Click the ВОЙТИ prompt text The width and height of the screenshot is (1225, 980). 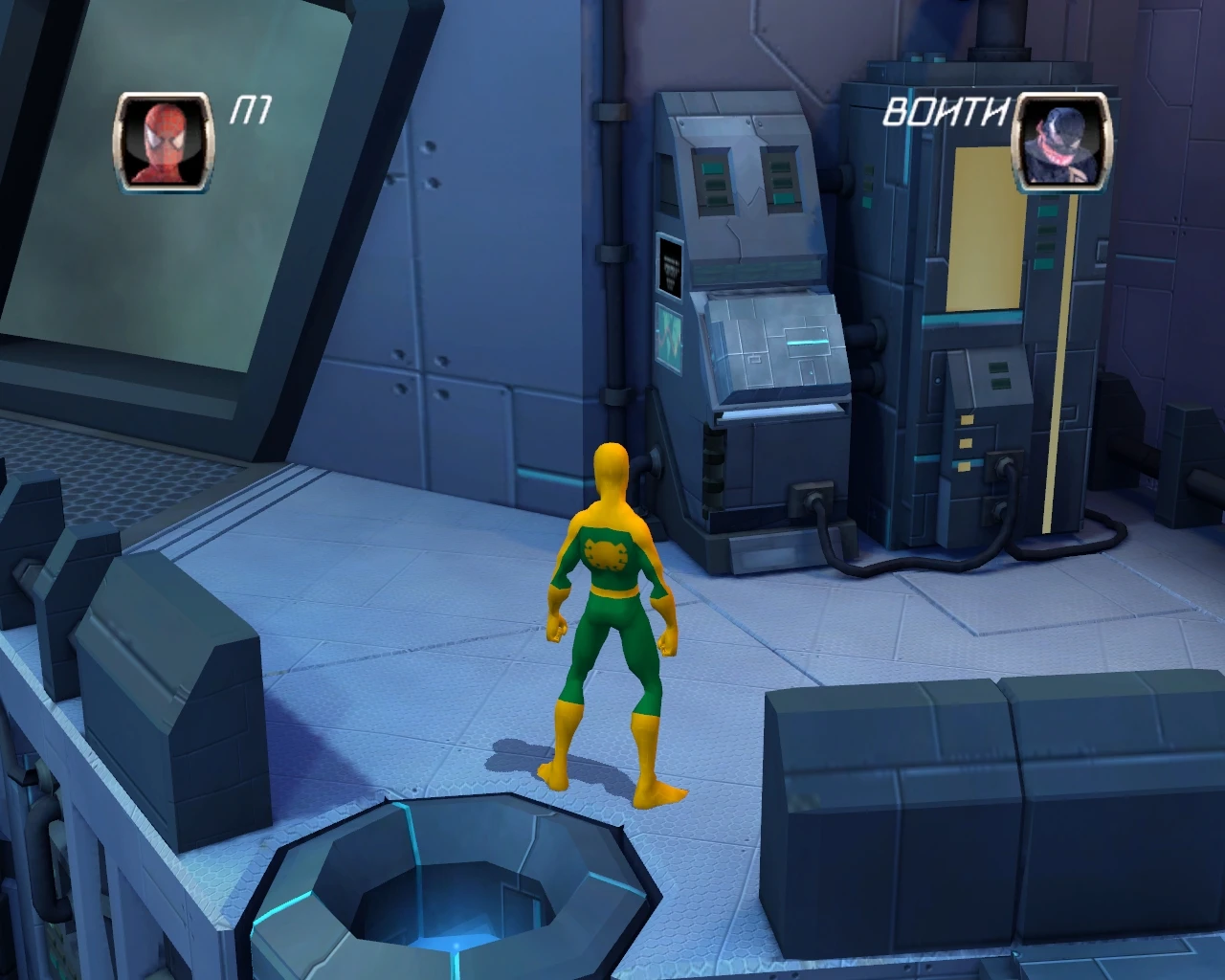[x=946, y=113]
